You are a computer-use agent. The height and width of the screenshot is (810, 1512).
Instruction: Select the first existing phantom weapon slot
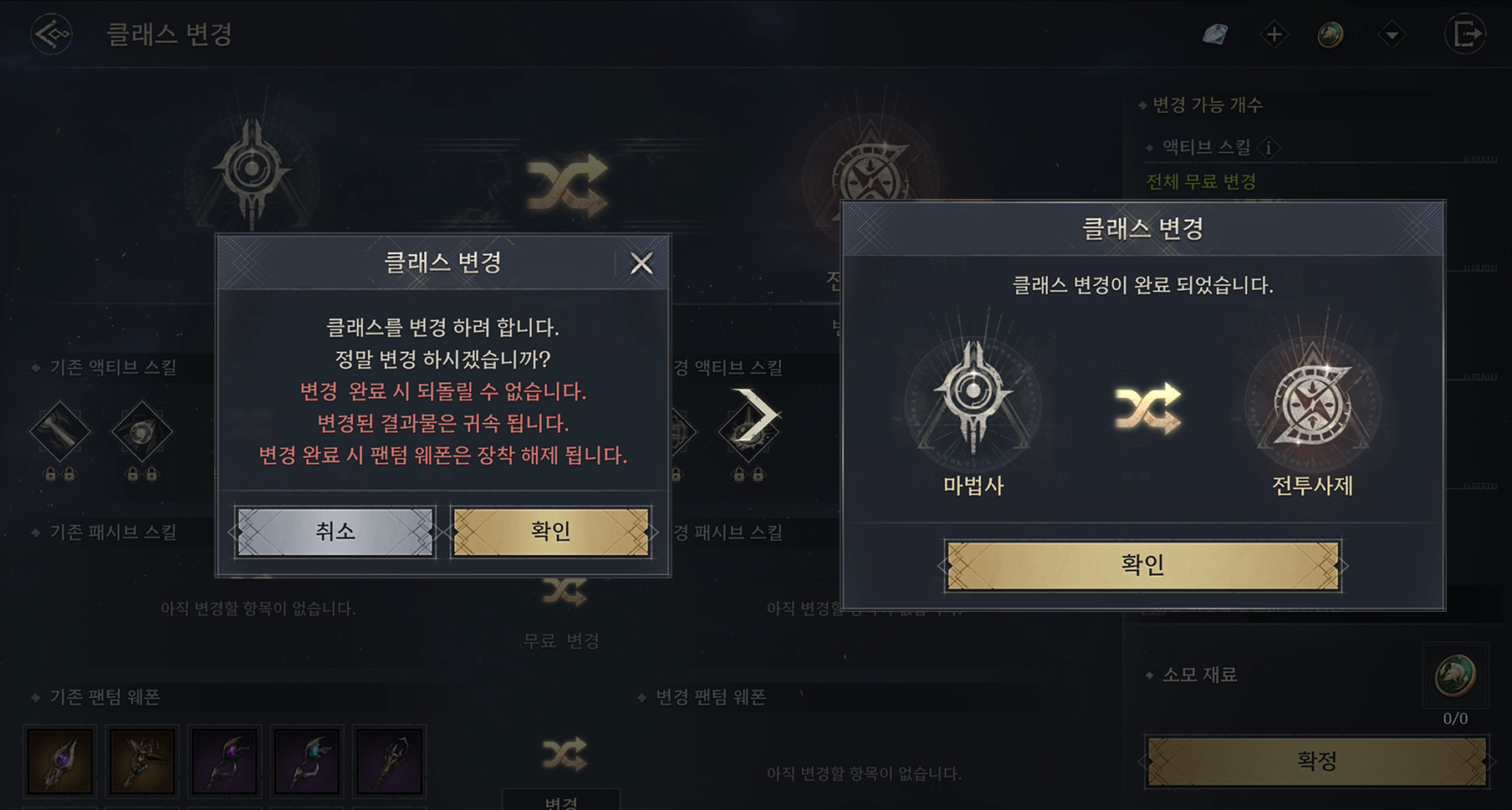pos(59,761)
